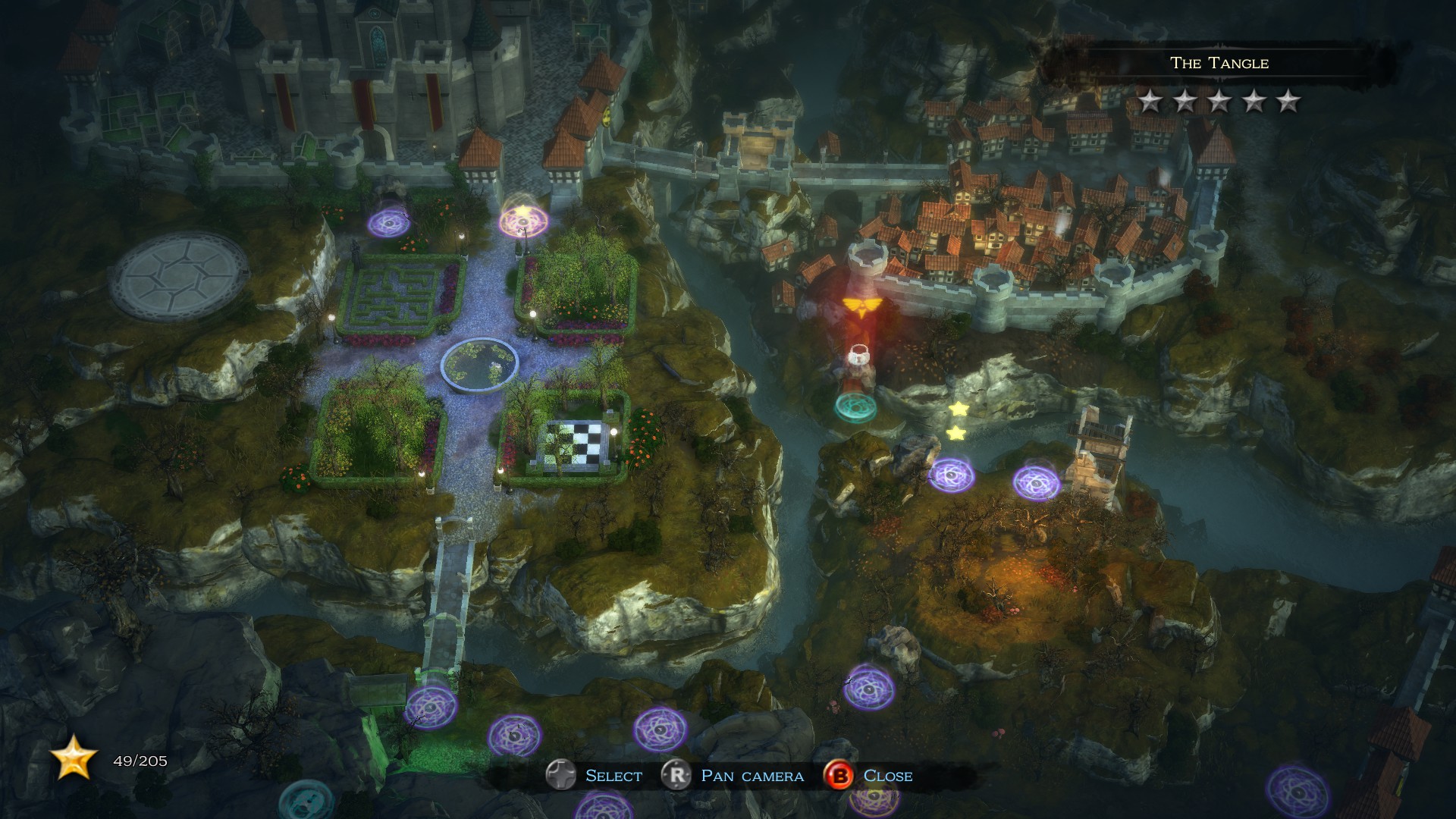This screenshot has width=1456, height=819.
Task: Select the golden starred level marker
Action: click(522, 220)
